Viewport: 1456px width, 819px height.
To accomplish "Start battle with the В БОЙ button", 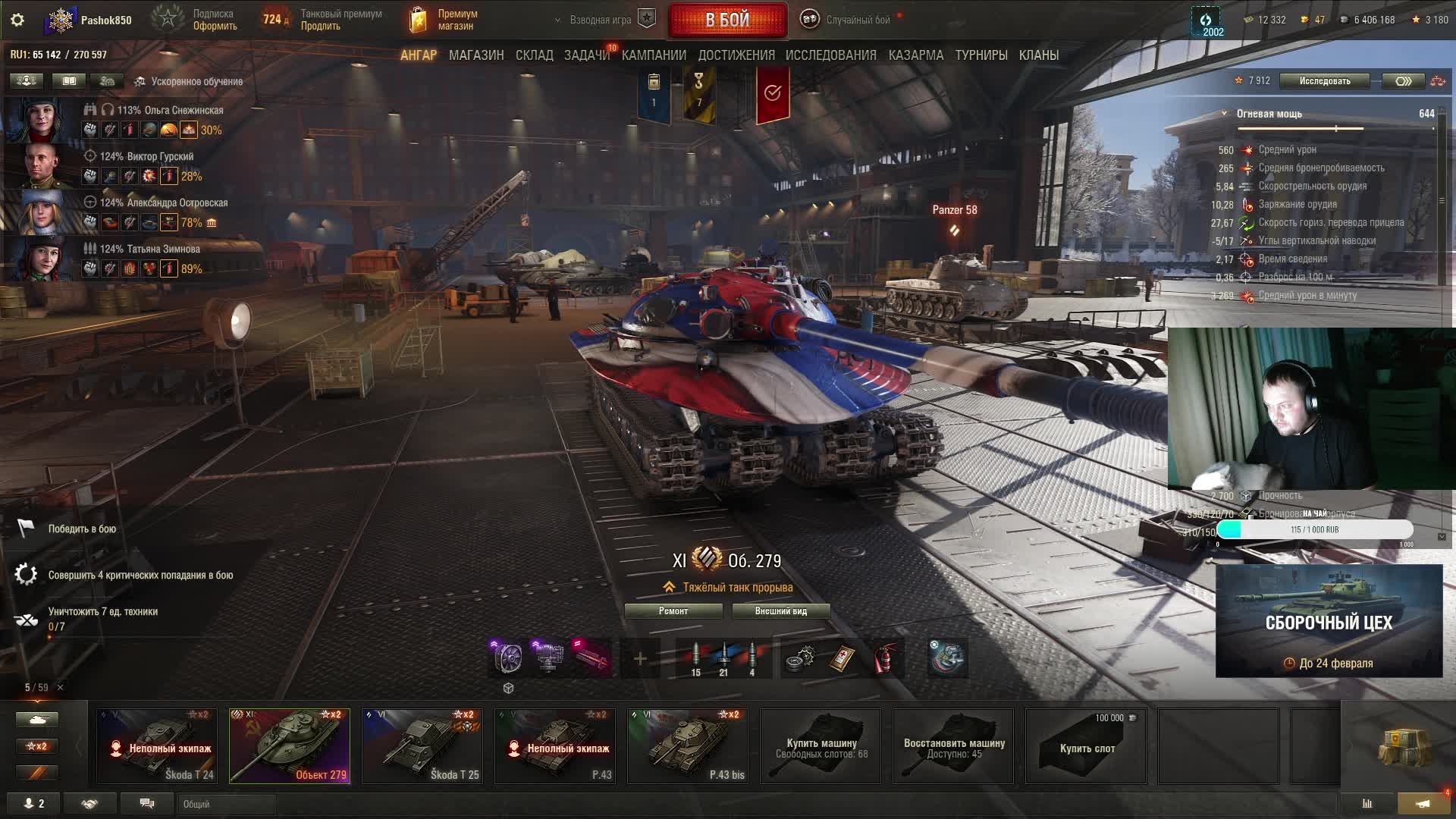I will tap(727, 20).
